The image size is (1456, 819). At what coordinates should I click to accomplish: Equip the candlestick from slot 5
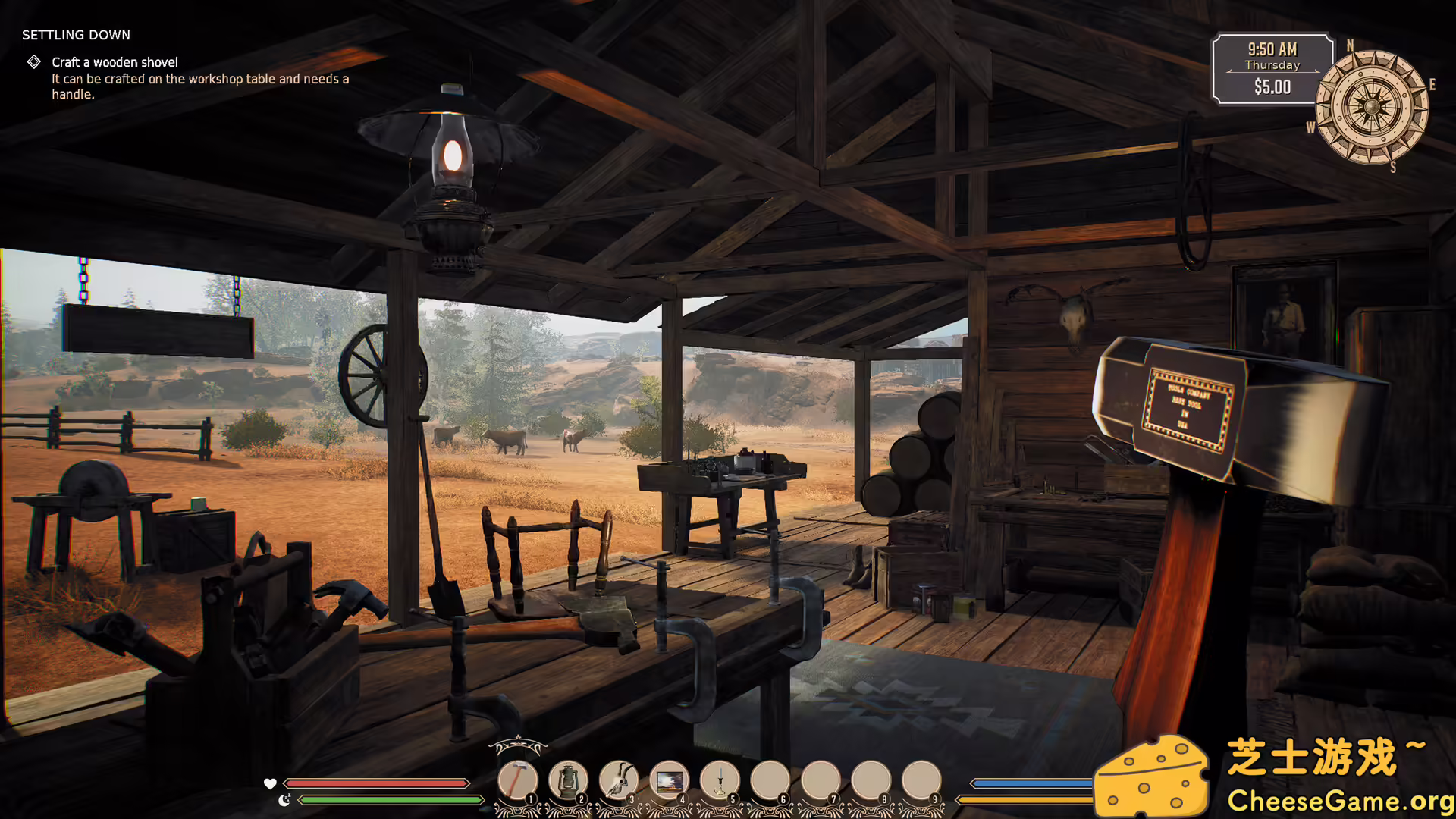coord(718,780)
